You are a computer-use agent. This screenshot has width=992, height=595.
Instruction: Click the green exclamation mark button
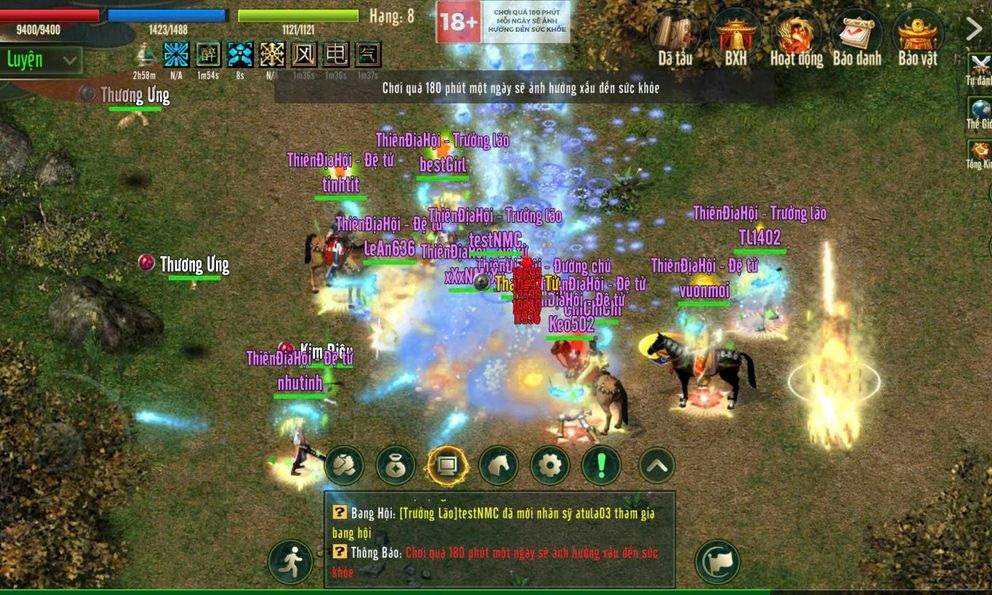601,465
